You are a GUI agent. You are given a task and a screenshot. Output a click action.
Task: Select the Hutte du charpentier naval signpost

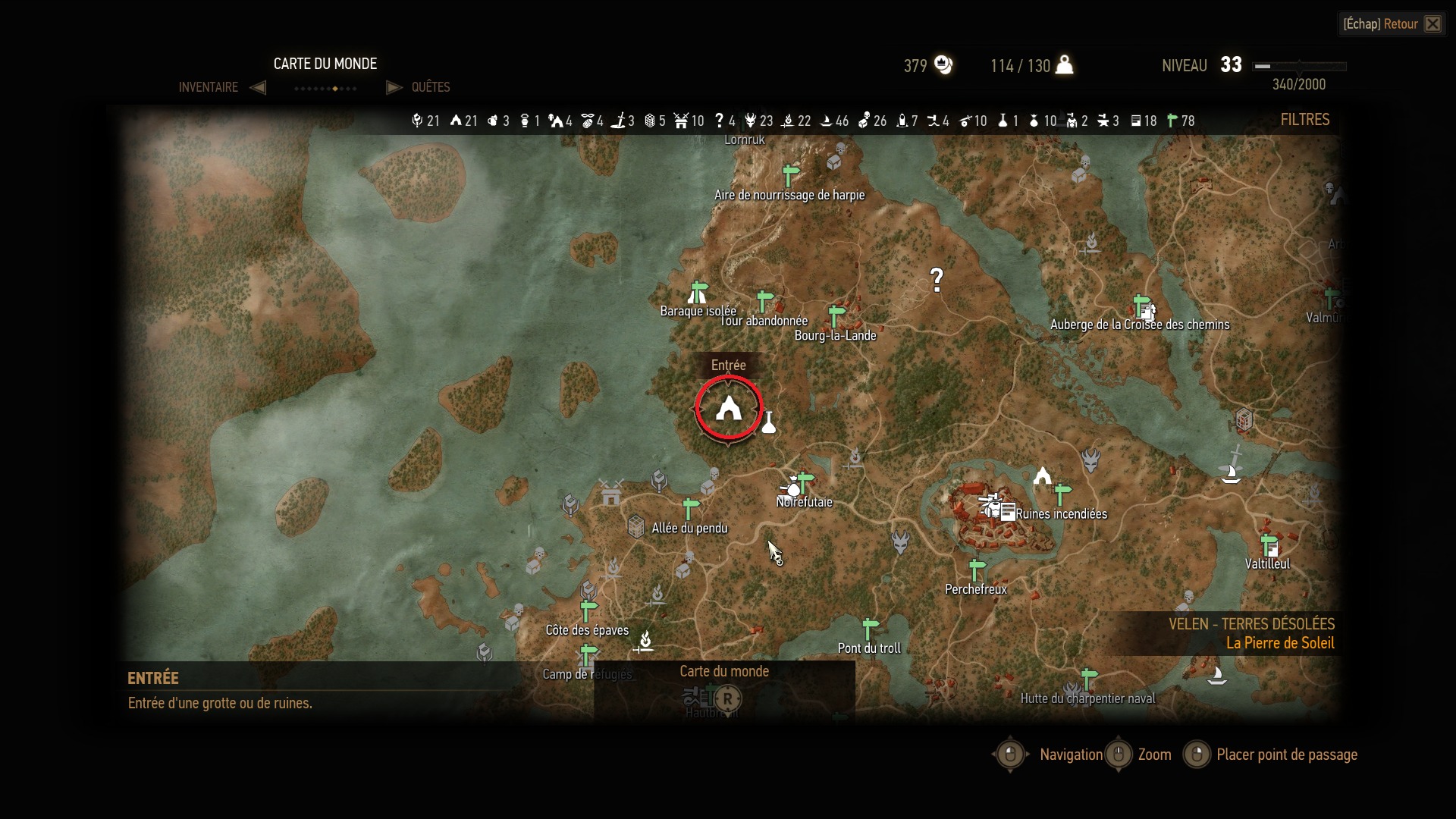pos(1088,679)
